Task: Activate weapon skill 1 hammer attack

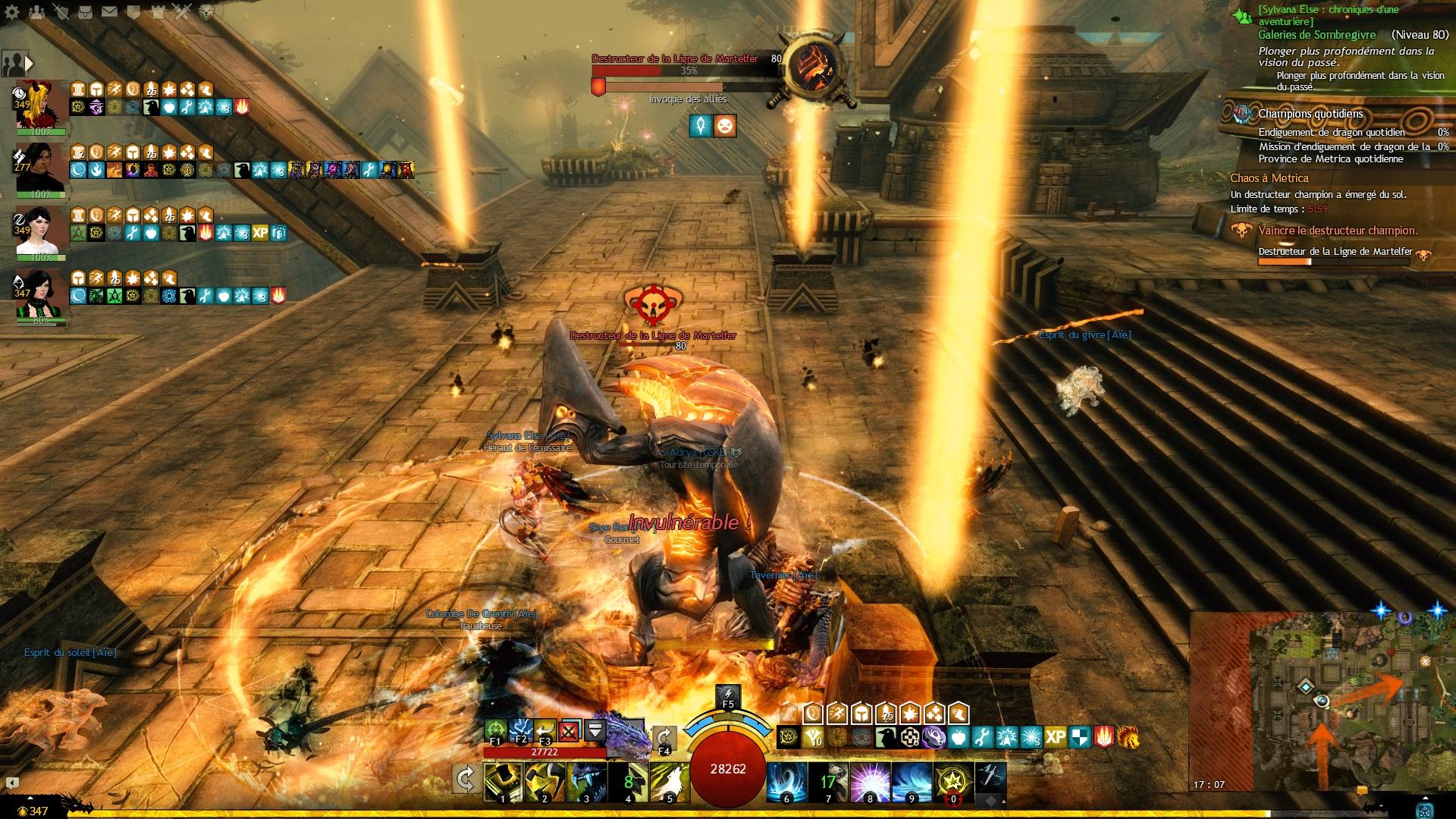Action: pos(503,783)
